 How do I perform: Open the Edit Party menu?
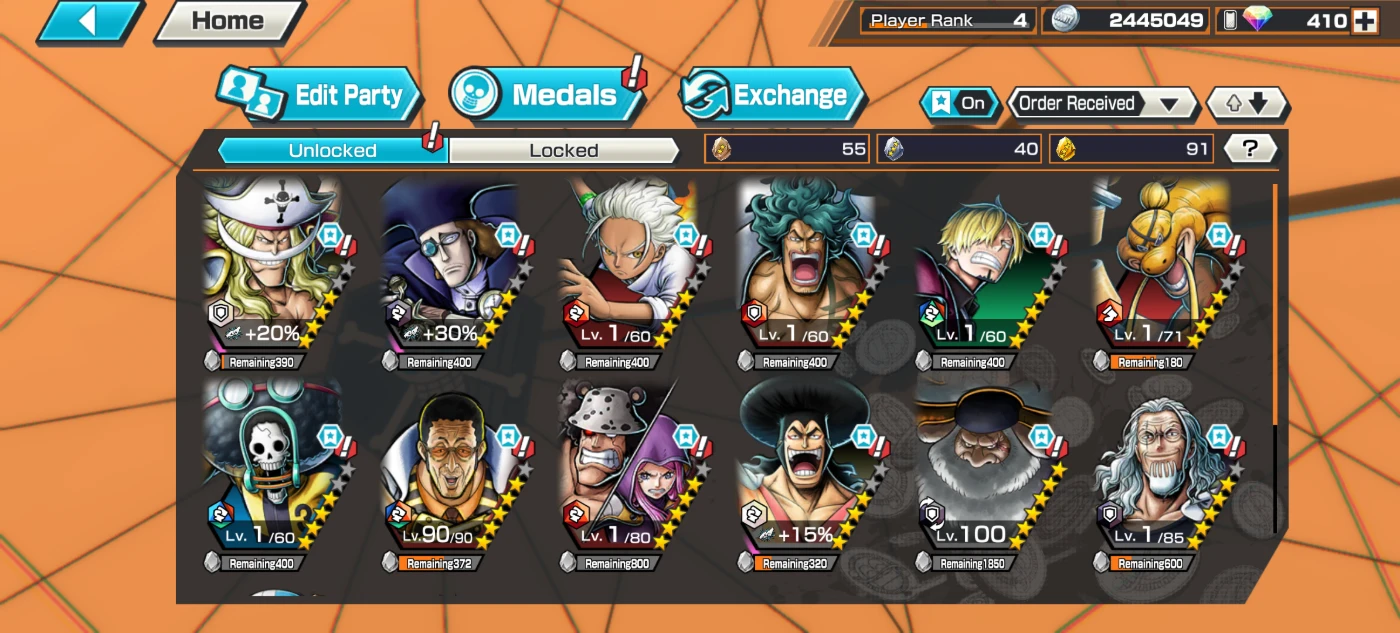coord(322,96)
